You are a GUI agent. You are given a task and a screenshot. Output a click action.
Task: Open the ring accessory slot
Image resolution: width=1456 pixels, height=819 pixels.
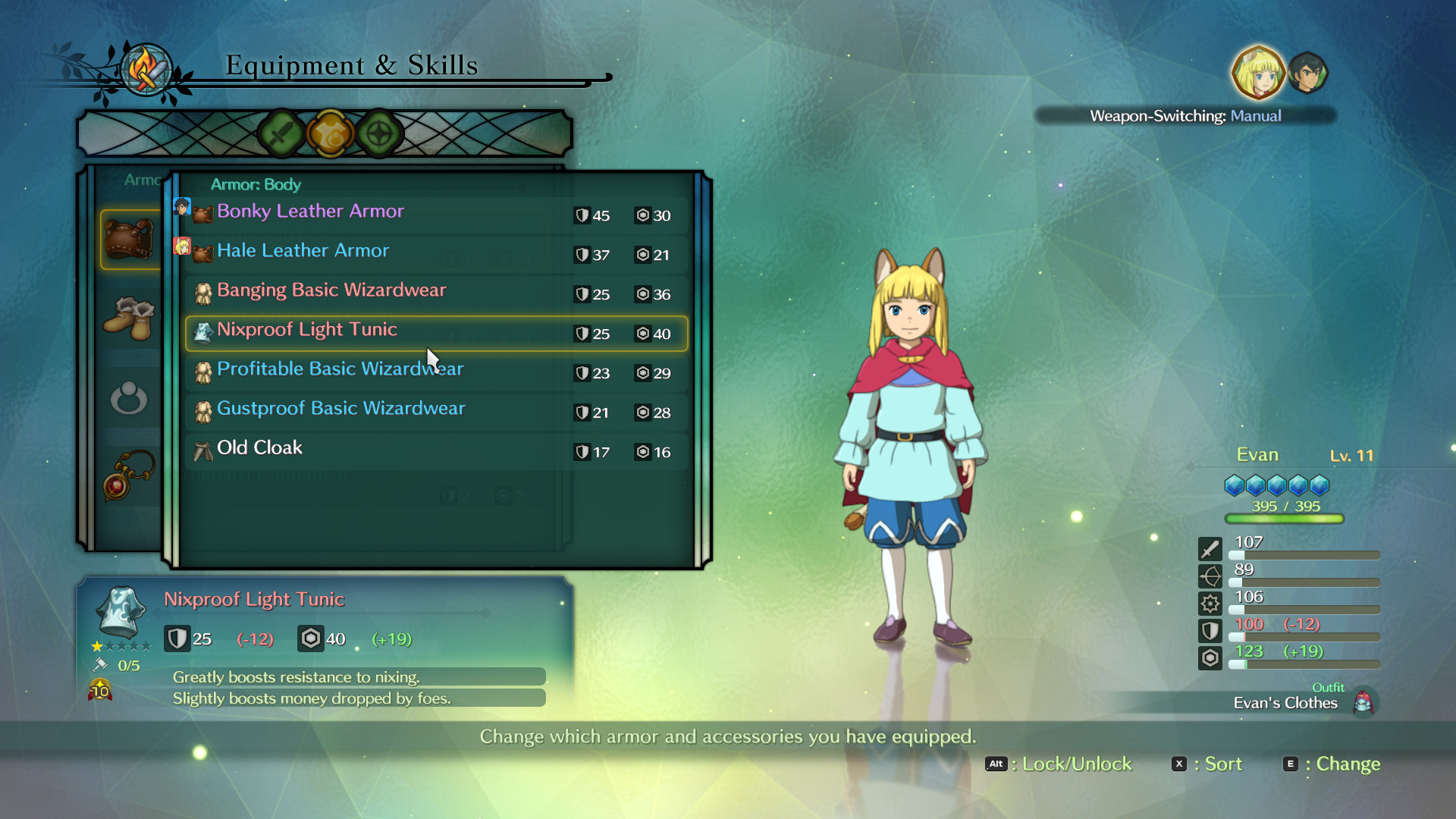tap(129, 398)
